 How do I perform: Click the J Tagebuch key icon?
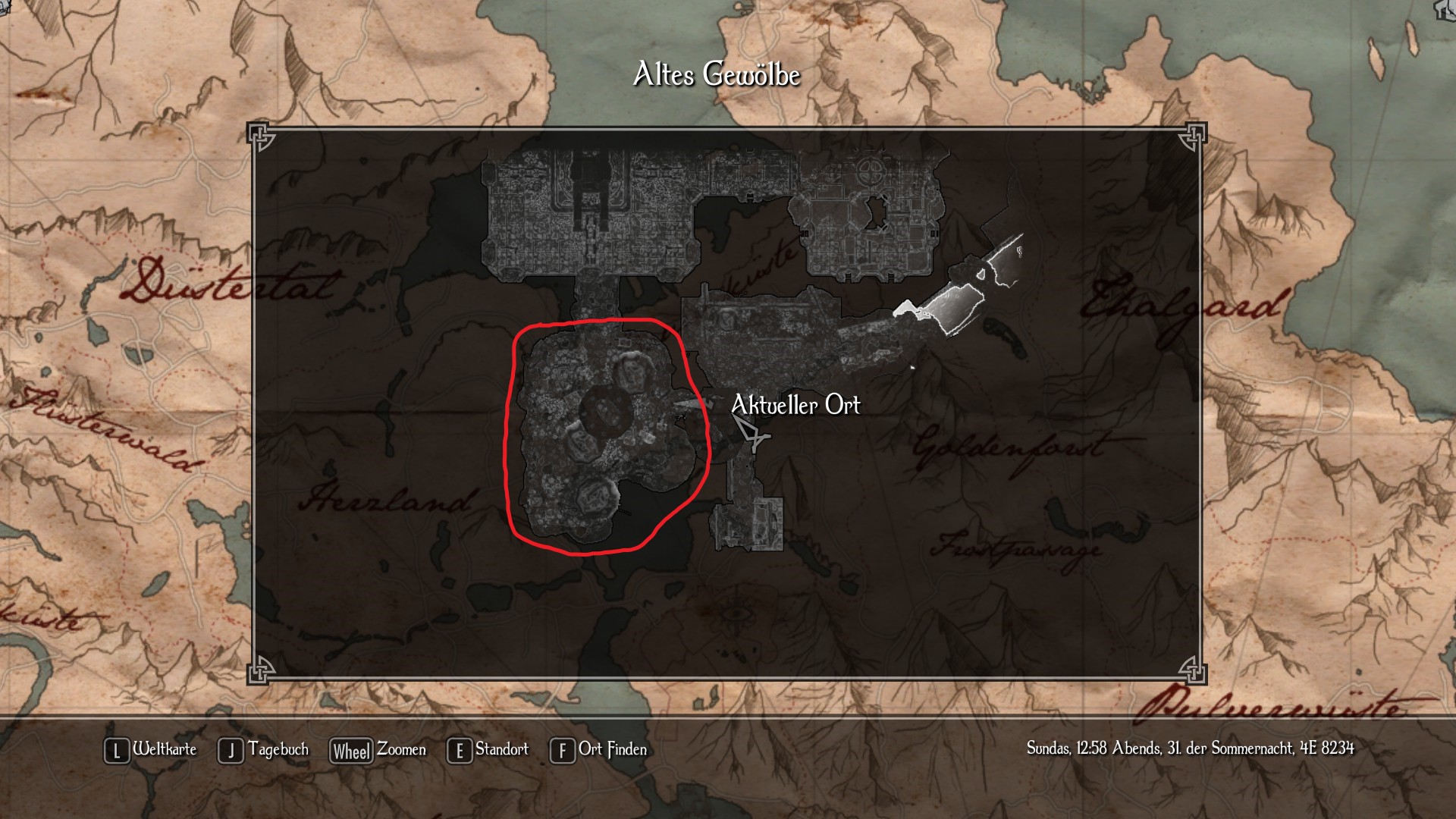tap(229, 750)
